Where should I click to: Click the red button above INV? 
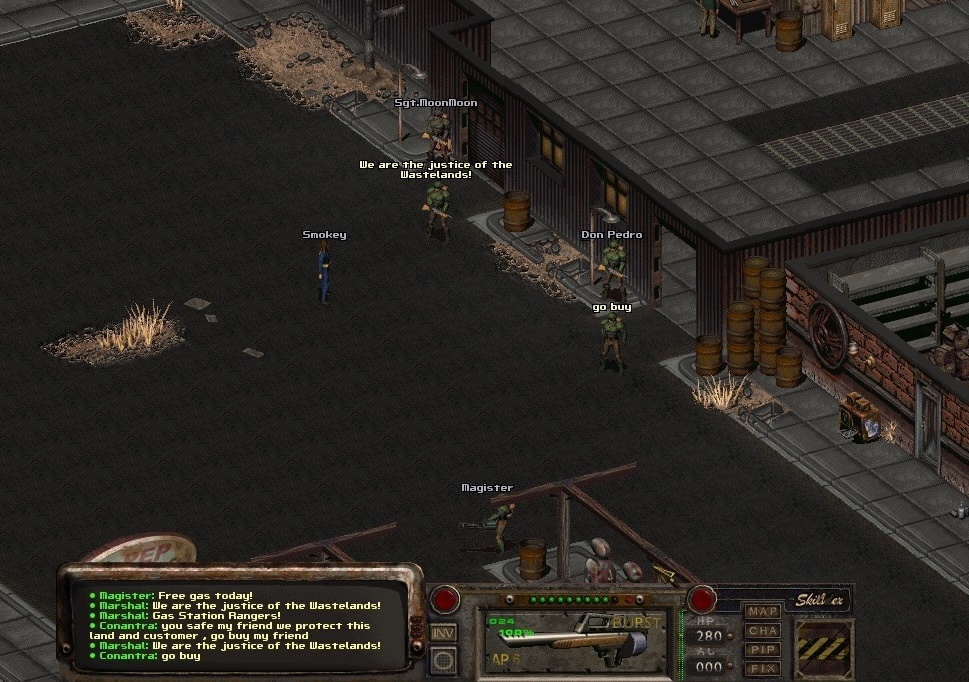[444, 601]
